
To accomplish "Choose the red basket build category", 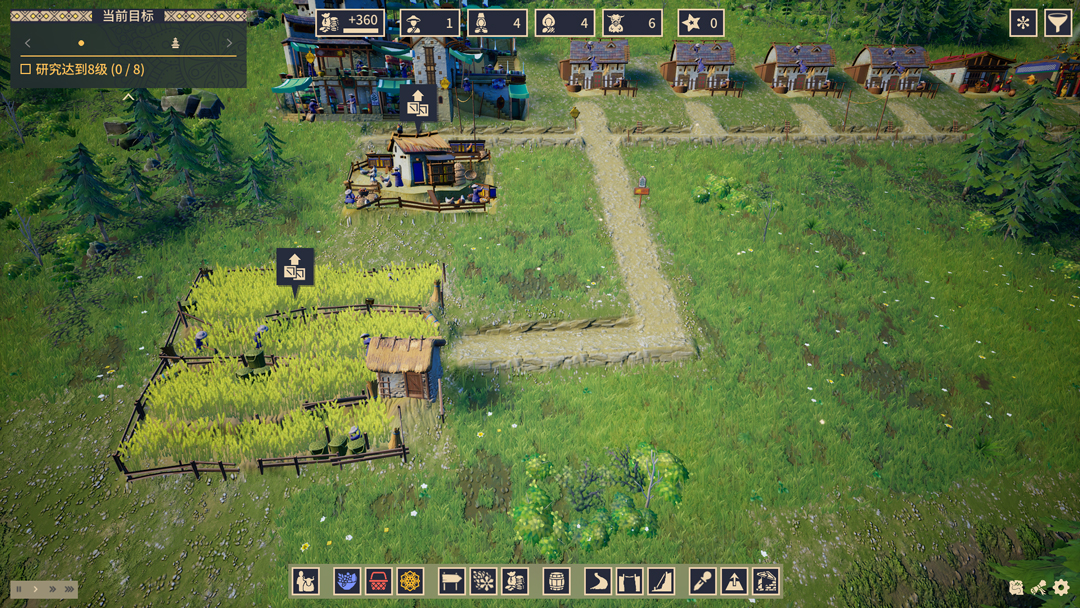I will tap(379, 581).
